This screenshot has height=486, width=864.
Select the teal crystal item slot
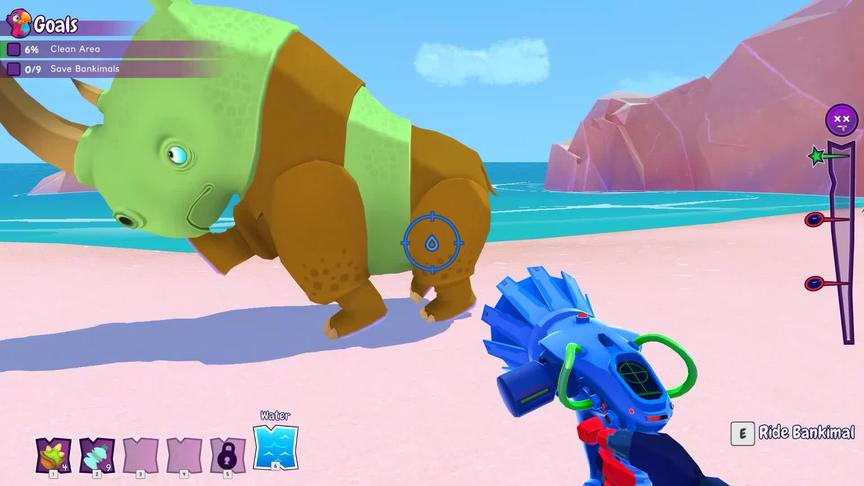(x=96, y=454)
